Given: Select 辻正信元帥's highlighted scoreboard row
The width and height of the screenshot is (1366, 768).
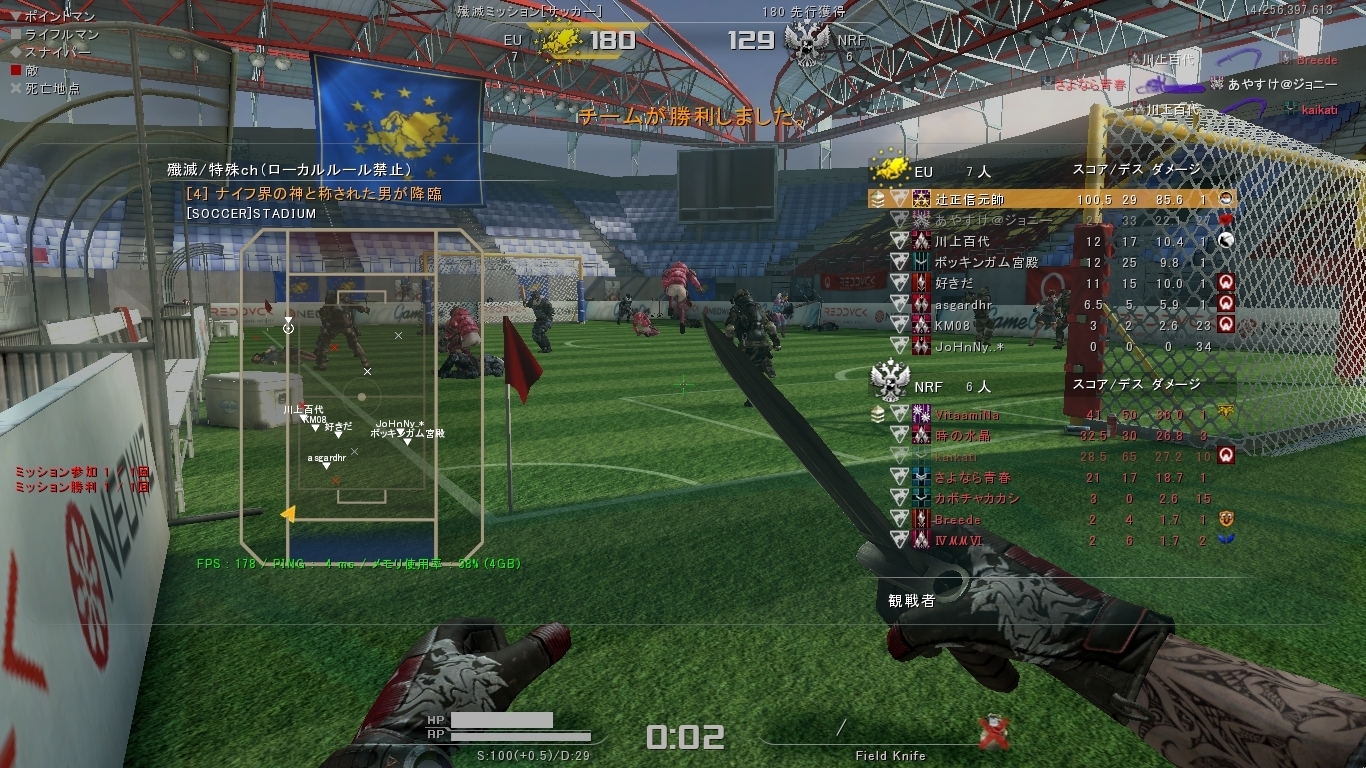Looking at the screenshot, I should (x=1050, y=199).
